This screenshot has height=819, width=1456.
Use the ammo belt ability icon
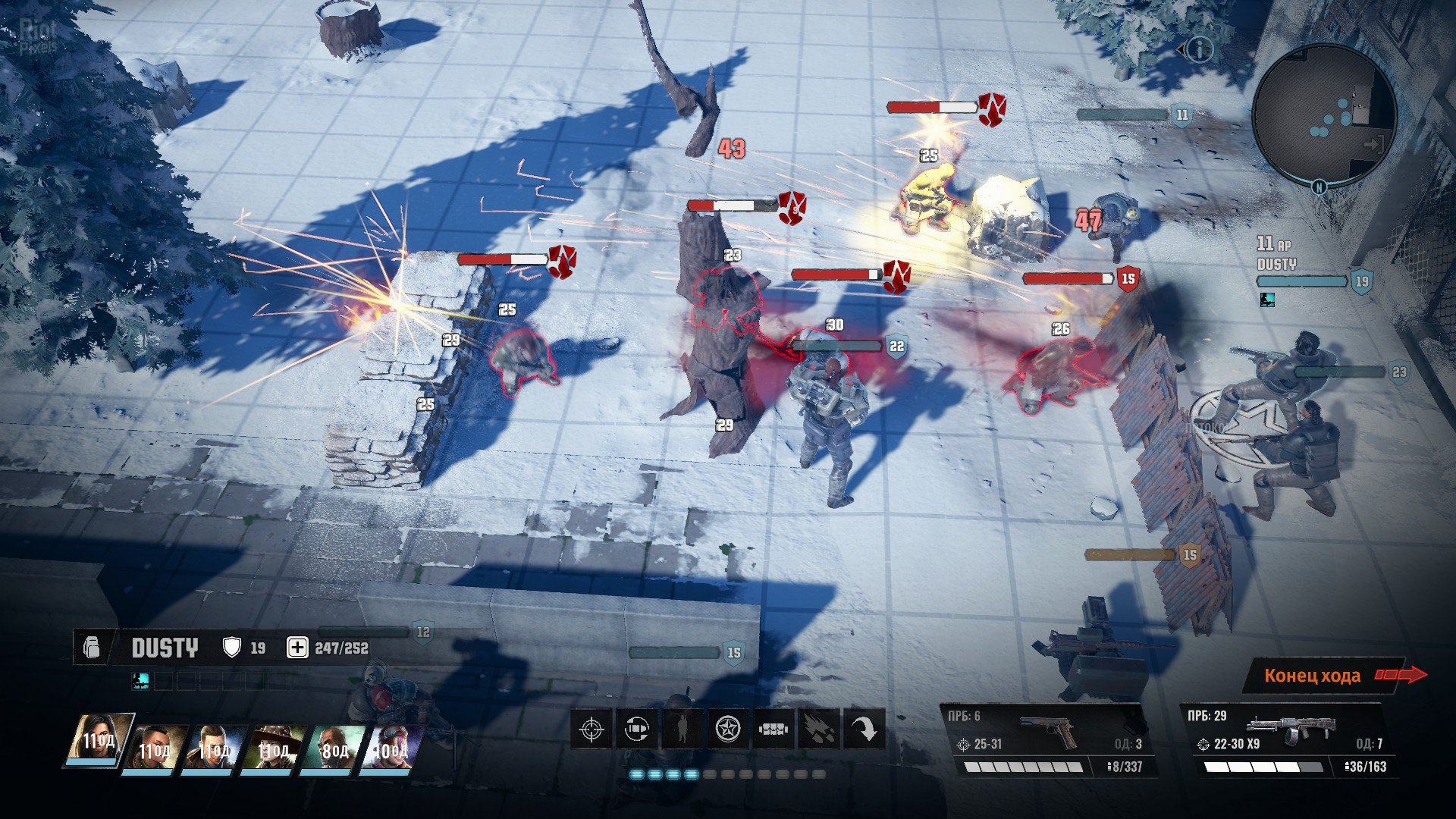pos(773,730)
